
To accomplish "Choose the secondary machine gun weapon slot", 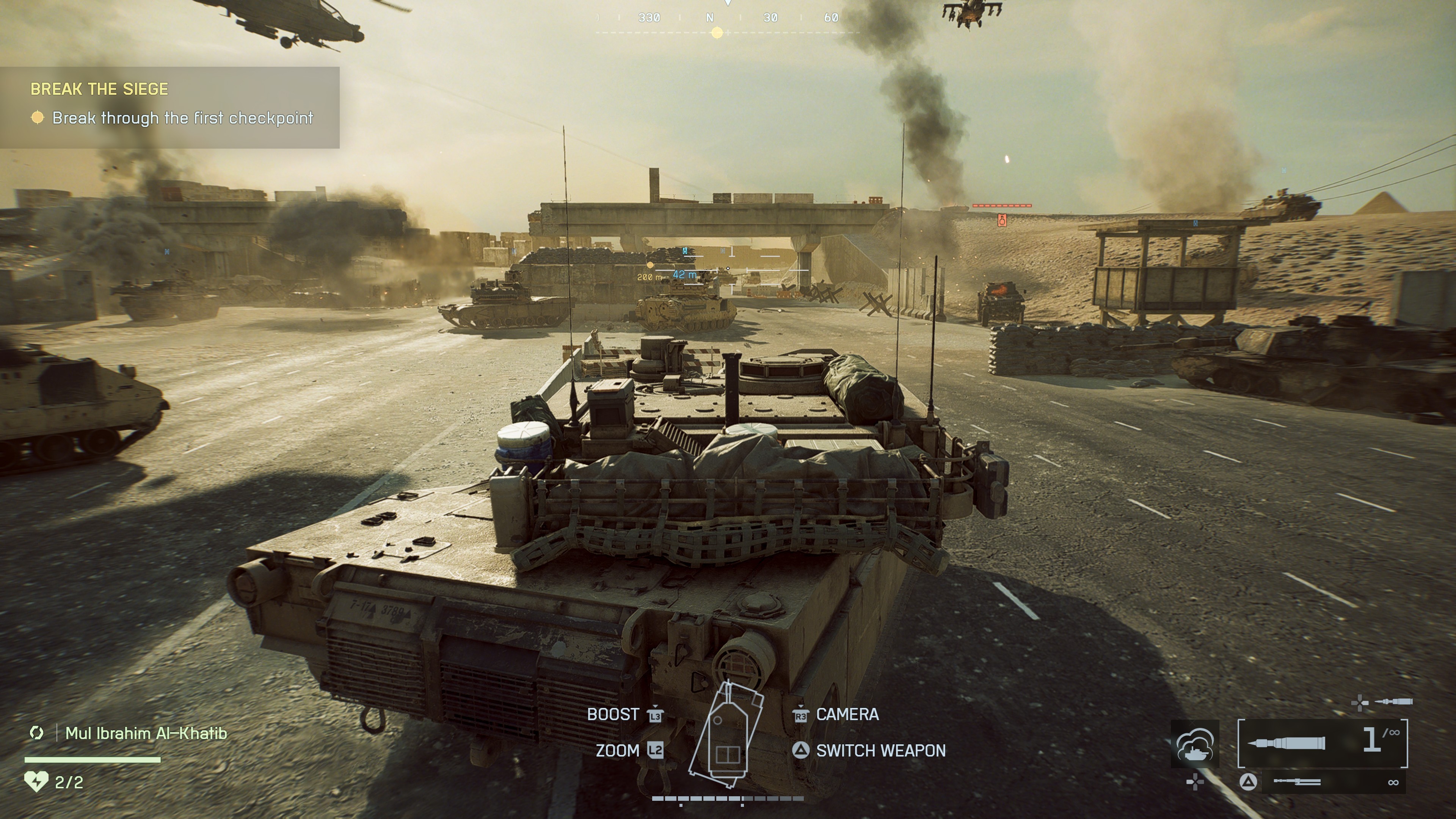I will click(x=1323, y=782).
